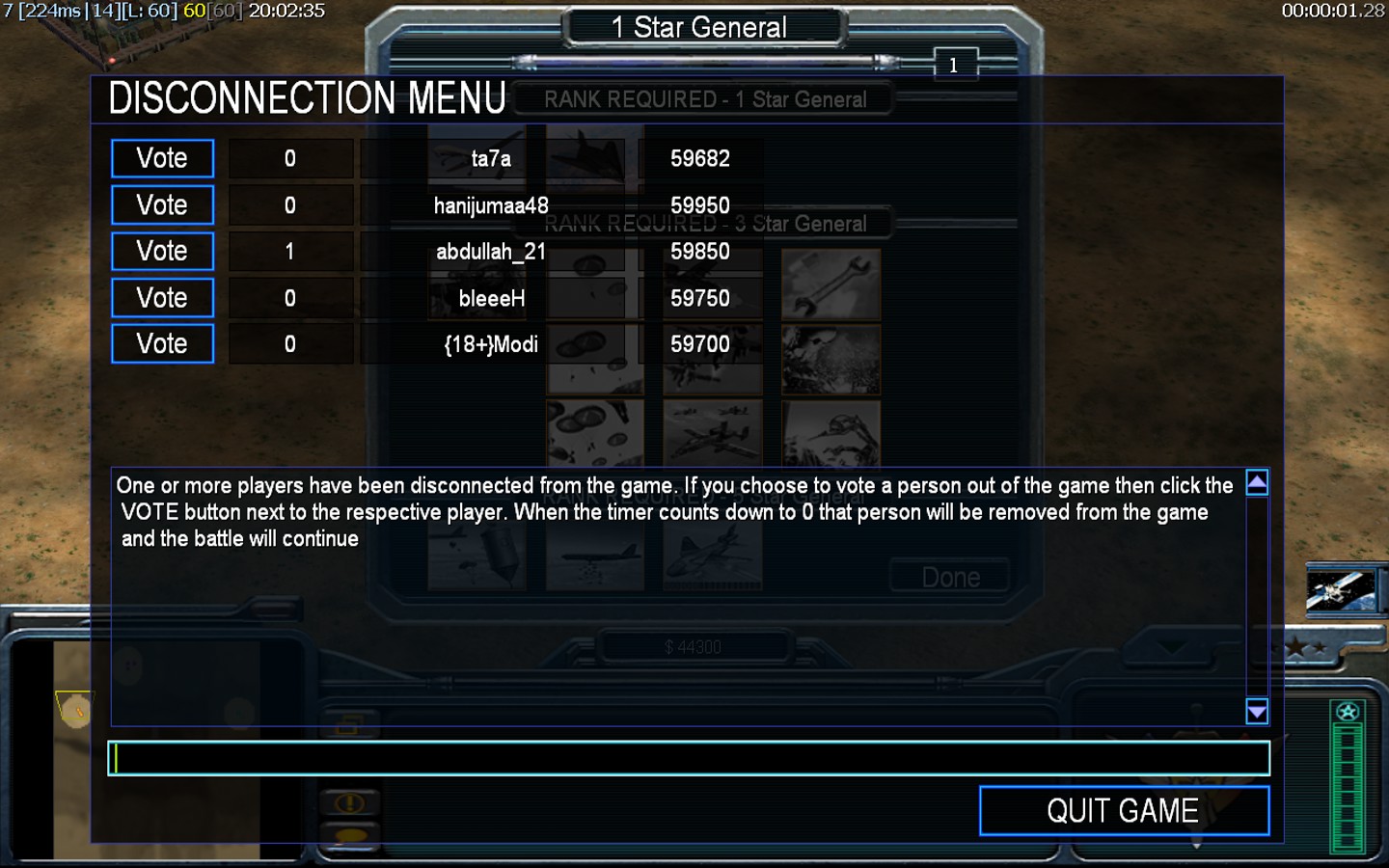The width and height of the screenshot is (1389, 868).
Task: Click the message box scroll-up arrow
Action: click(x=1257, y=482)
